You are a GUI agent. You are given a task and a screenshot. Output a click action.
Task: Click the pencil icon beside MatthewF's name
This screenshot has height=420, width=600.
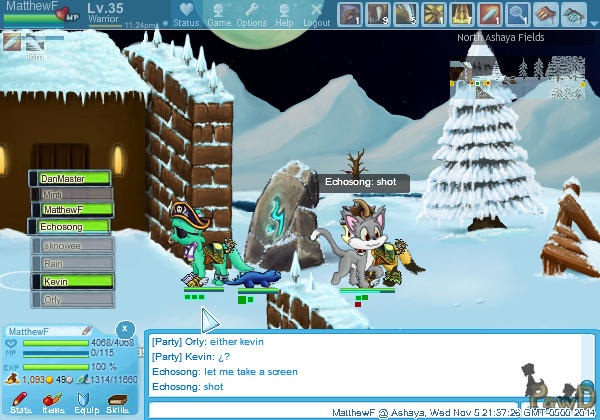point(87,329)
